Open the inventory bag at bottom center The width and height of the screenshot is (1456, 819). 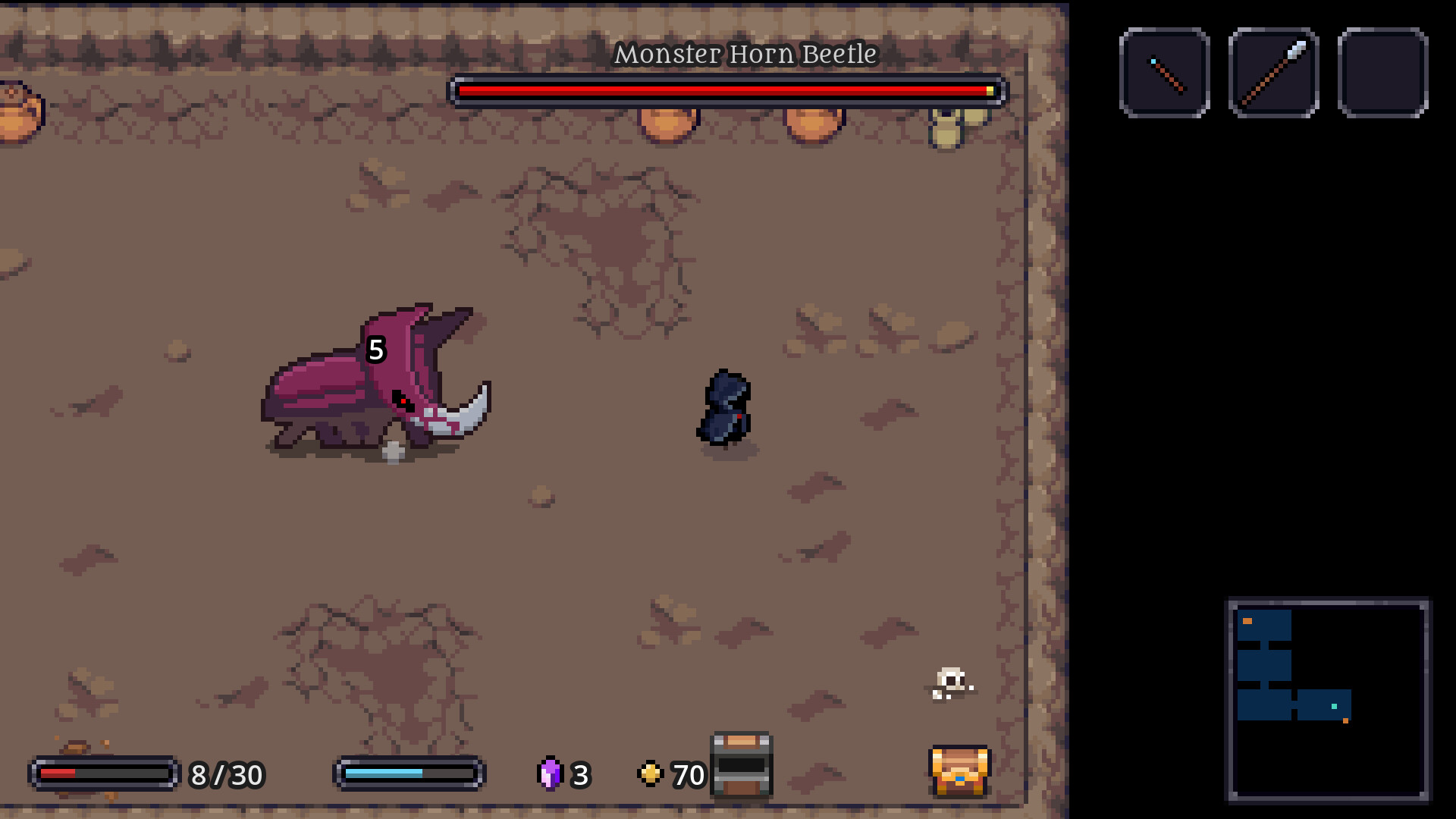point(739,770)
